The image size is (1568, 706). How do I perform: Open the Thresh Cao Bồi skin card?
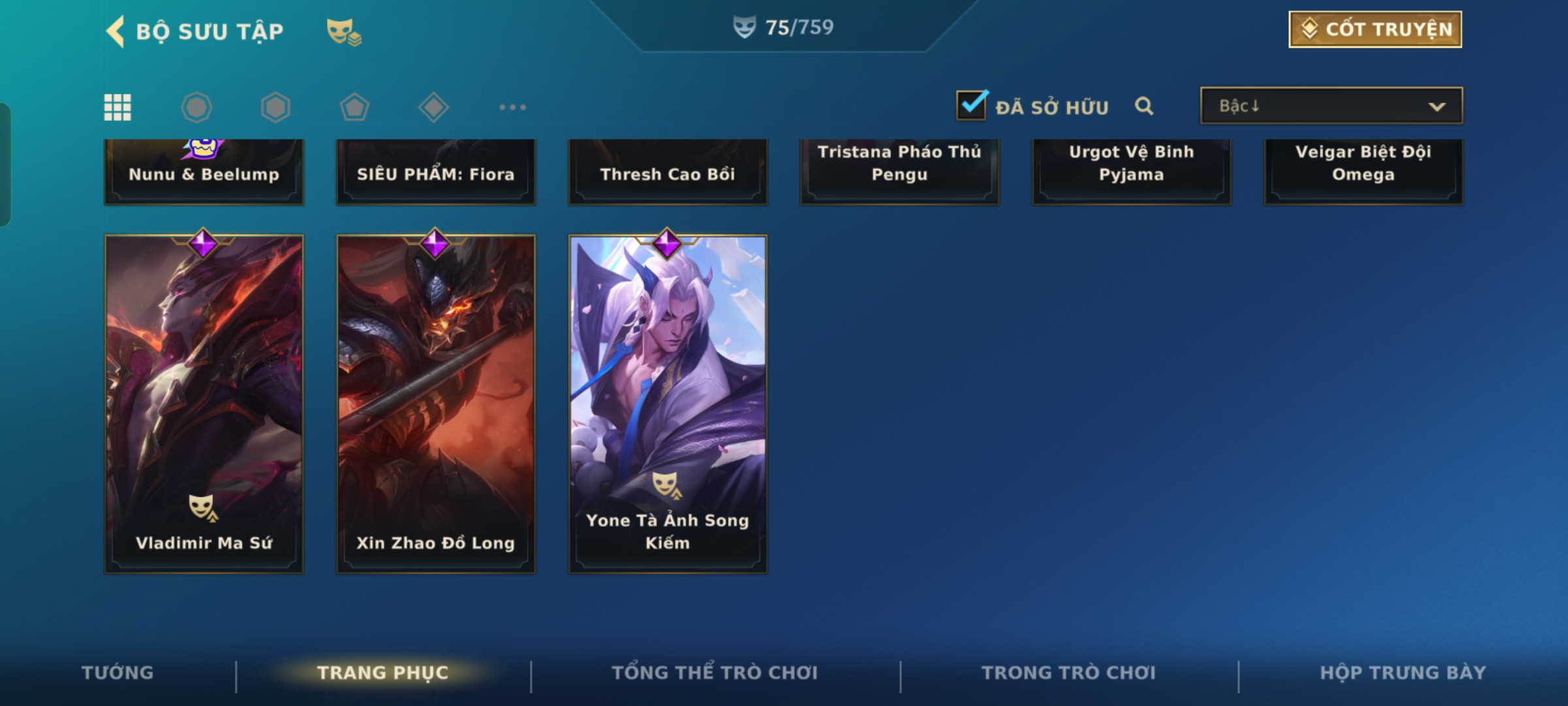(668, 173)
